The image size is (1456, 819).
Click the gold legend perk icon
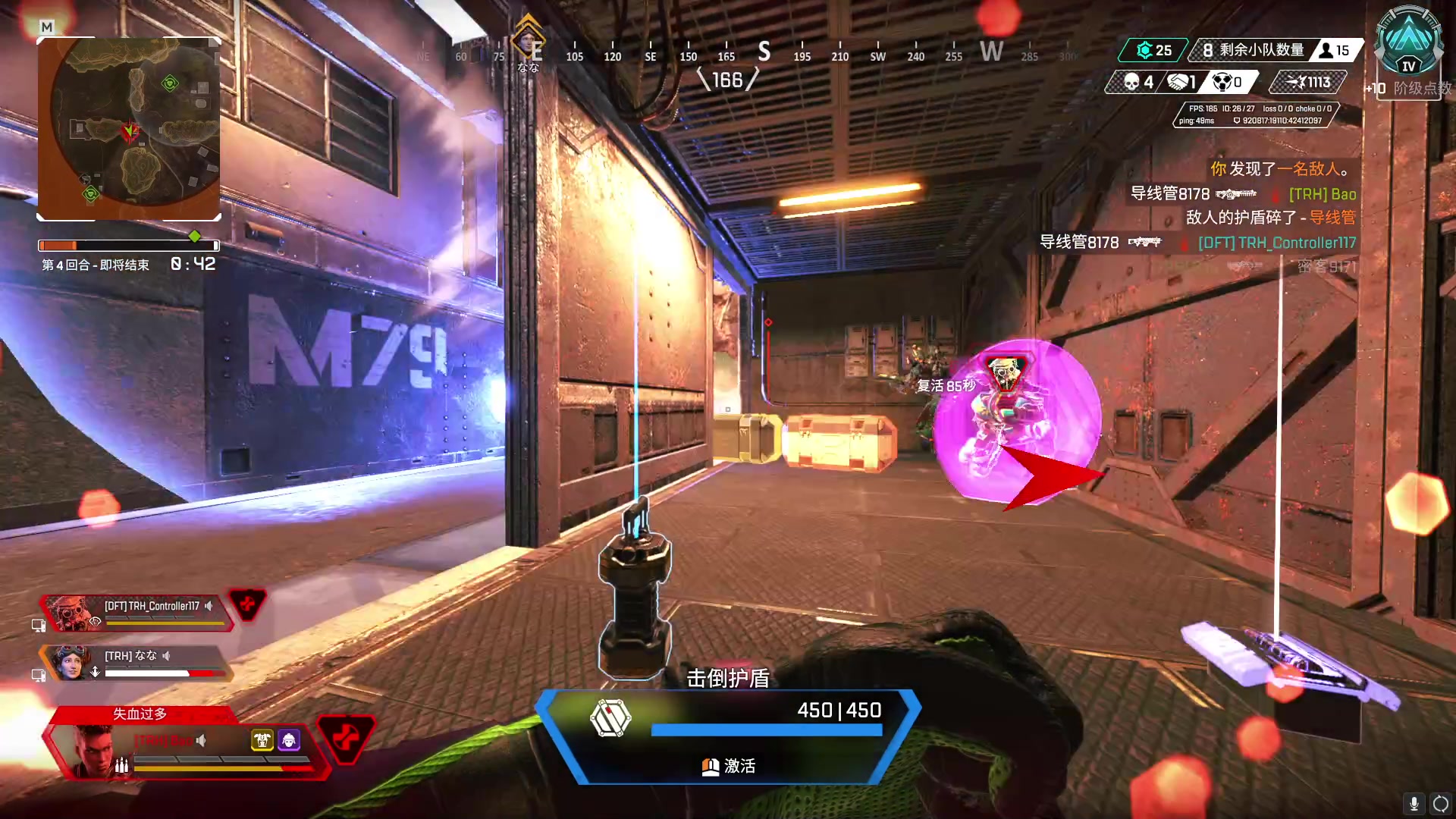click(x=262, y=740)
